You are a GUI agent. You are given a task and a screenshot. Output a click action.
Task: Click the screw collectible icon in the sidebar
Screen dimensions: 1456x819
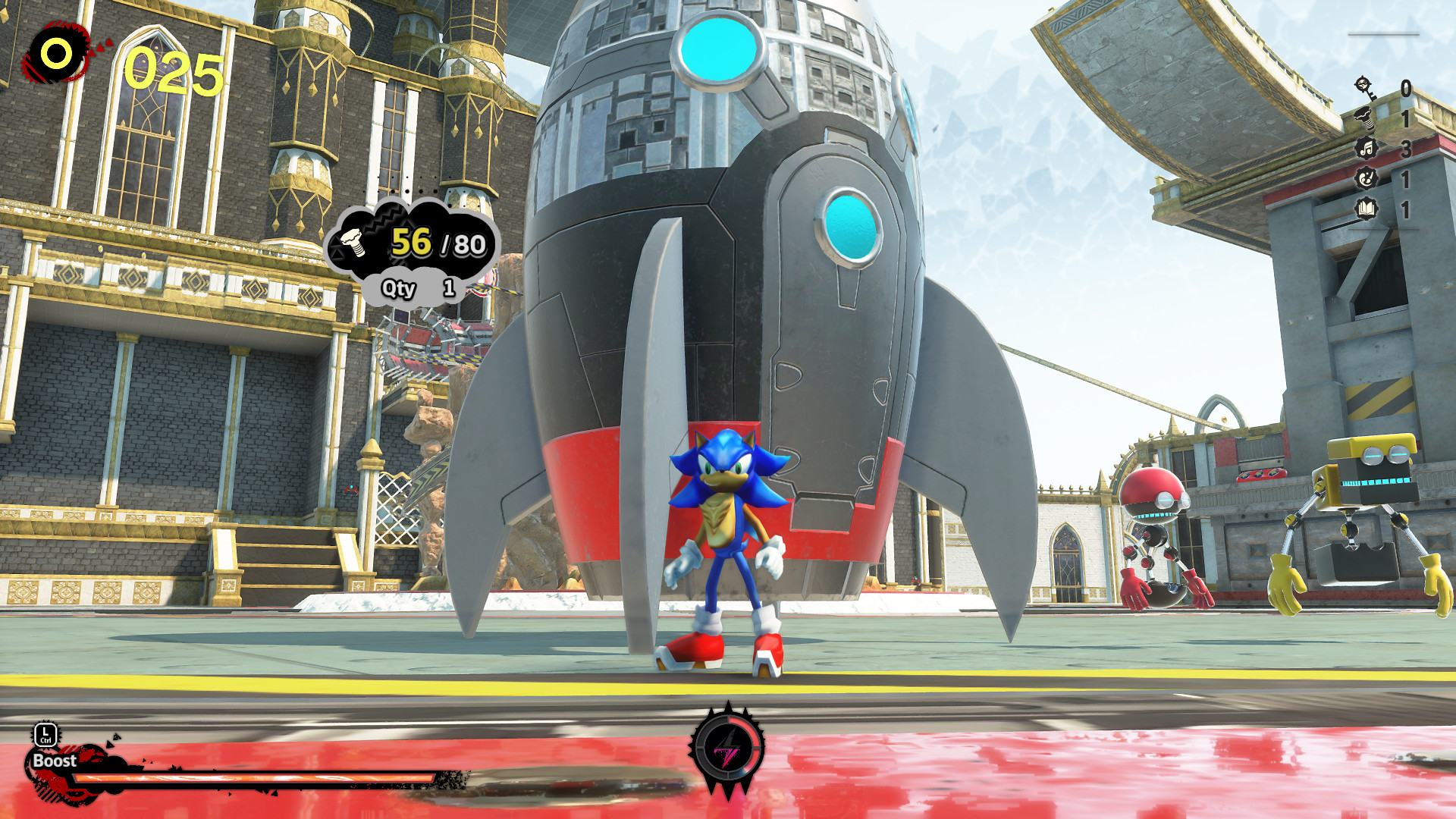[x=1364, y=118]
